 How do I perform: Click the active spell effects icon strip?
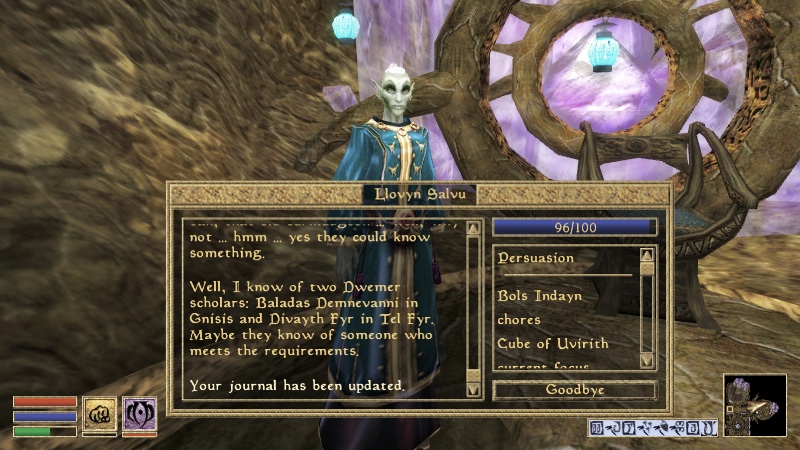(653, 428)
